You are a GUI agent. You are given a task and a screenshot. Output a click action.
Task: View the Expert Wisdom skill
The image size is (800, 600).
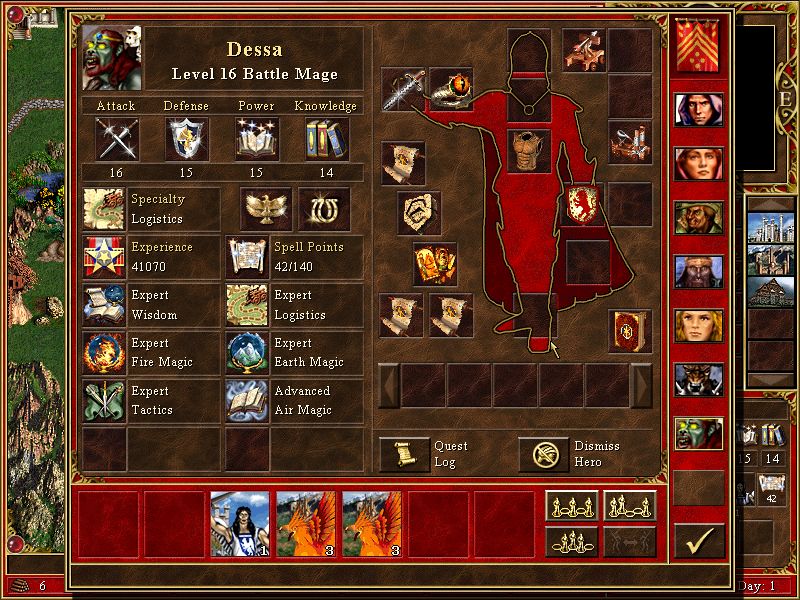click(104, 305)
